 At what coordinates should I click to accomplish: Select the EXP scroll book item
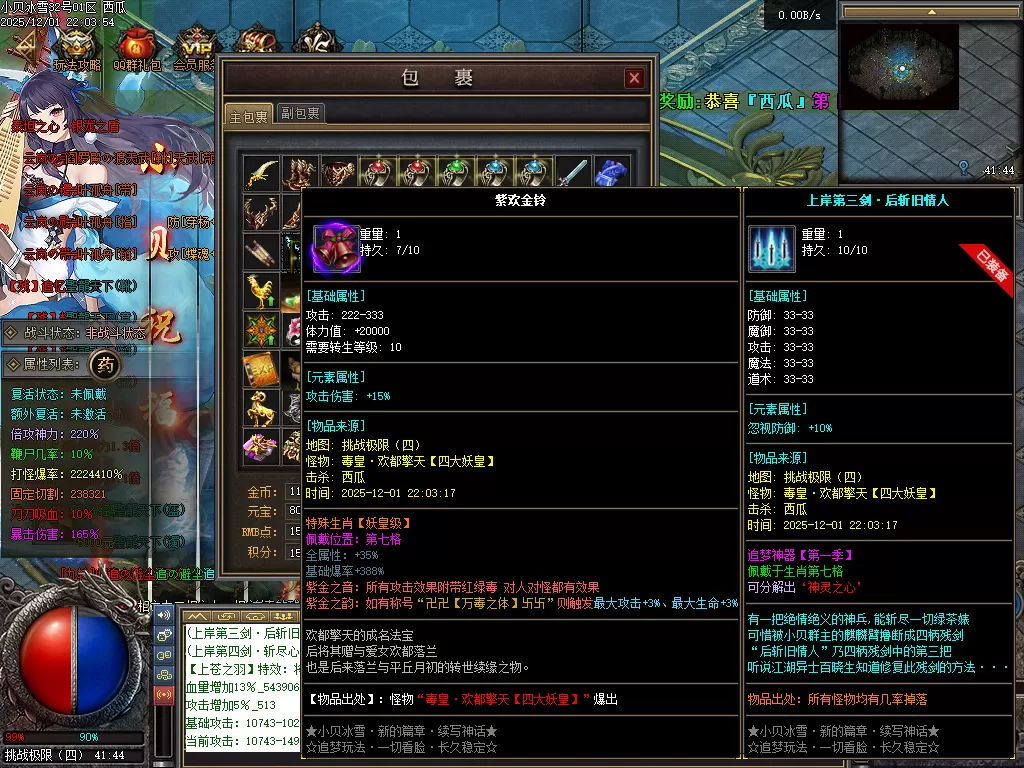(x=262, y=368)
